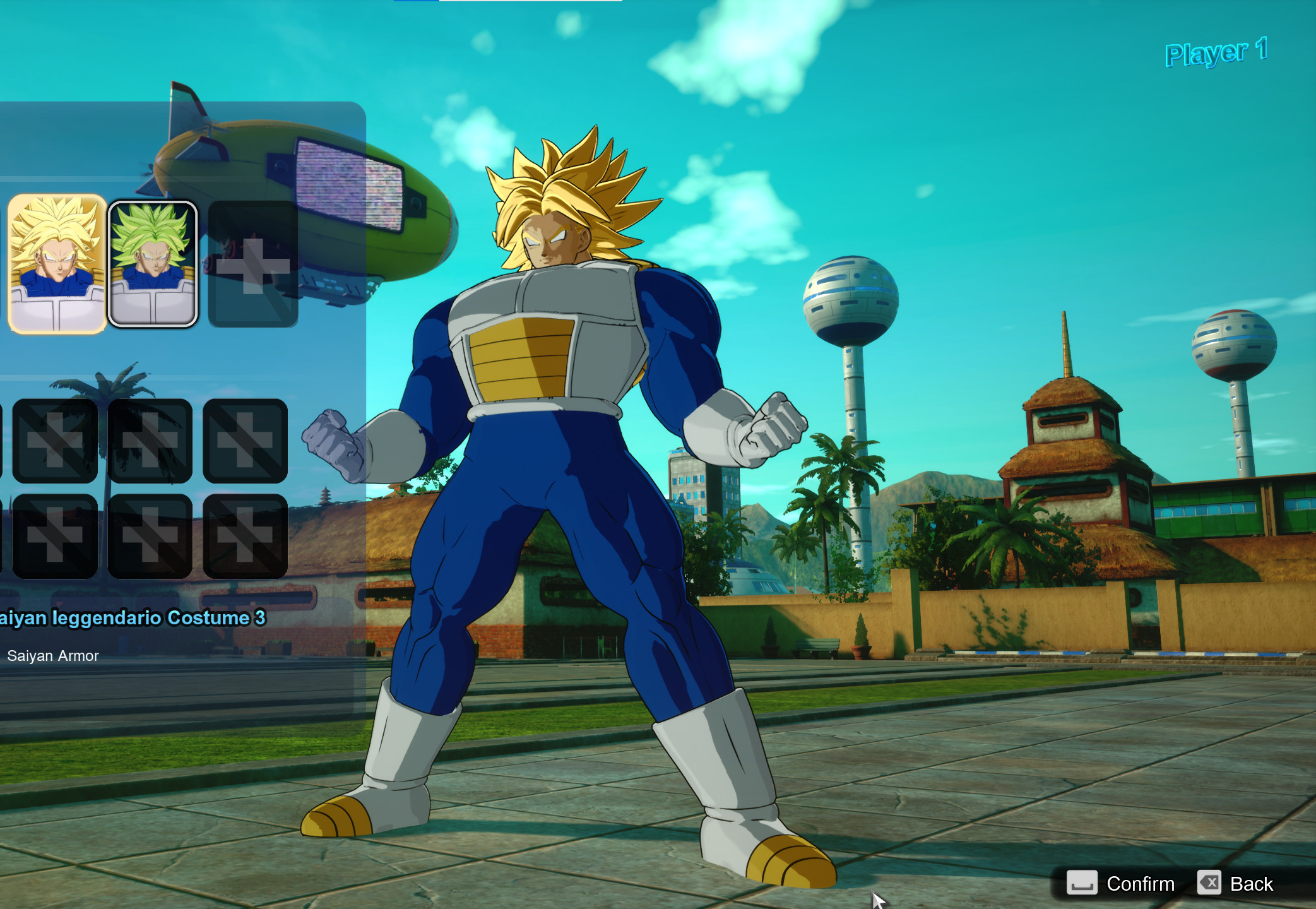Expand the Player 1 label options

pos(1216,54)
